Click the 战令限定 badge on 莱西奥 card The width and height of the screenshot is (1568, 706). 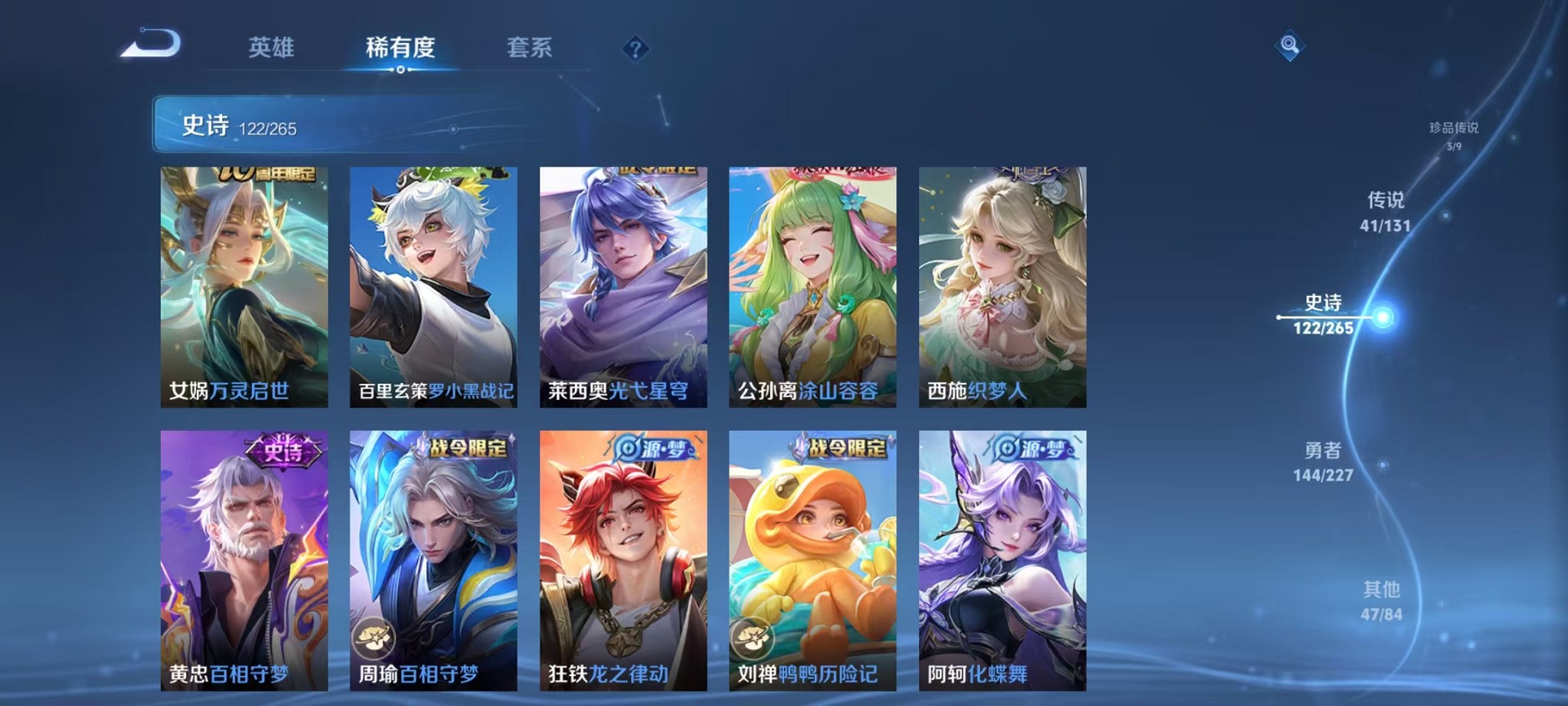(657, 171)
